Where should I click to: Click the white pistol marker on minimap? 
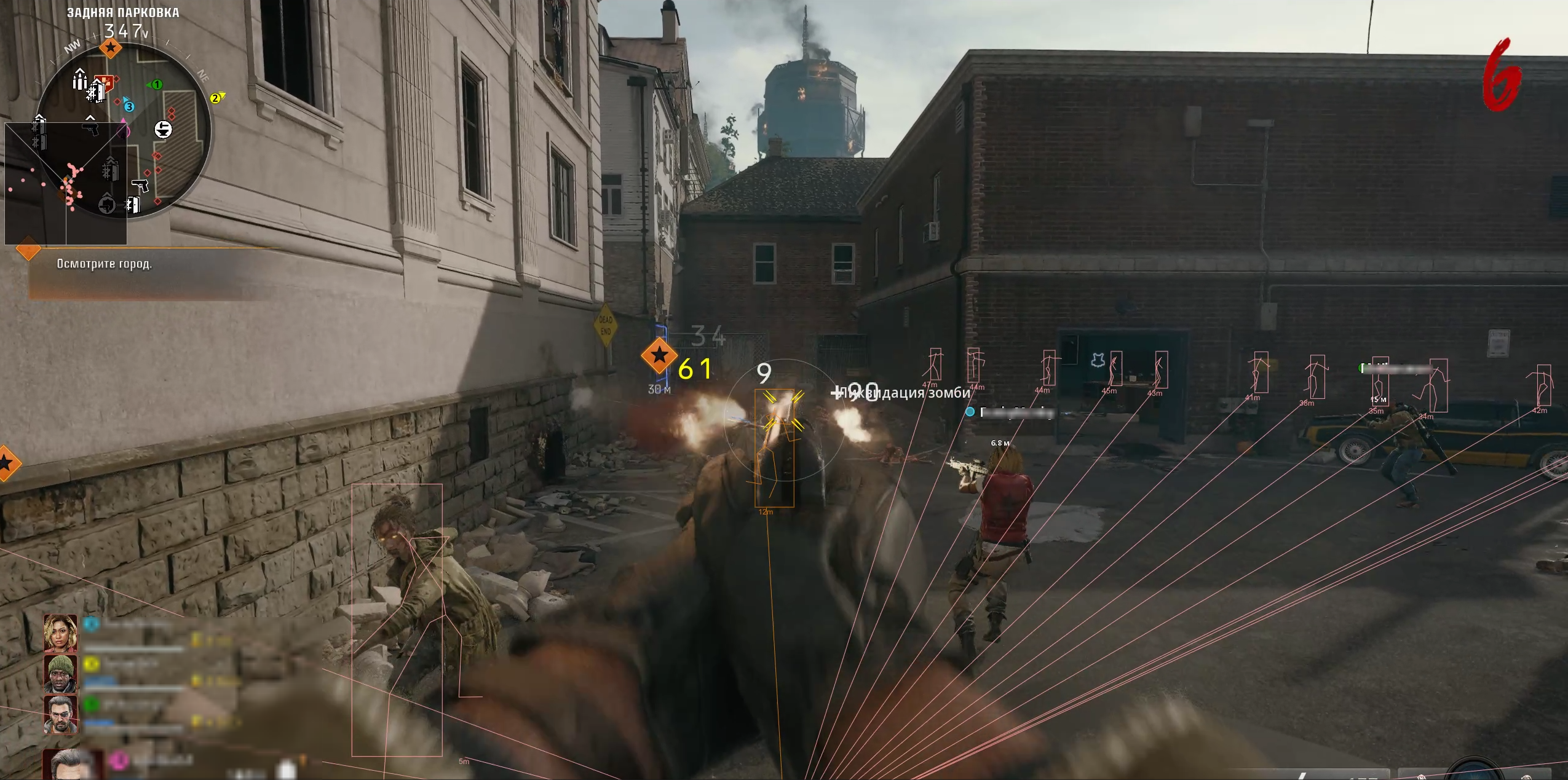point(140,185)
